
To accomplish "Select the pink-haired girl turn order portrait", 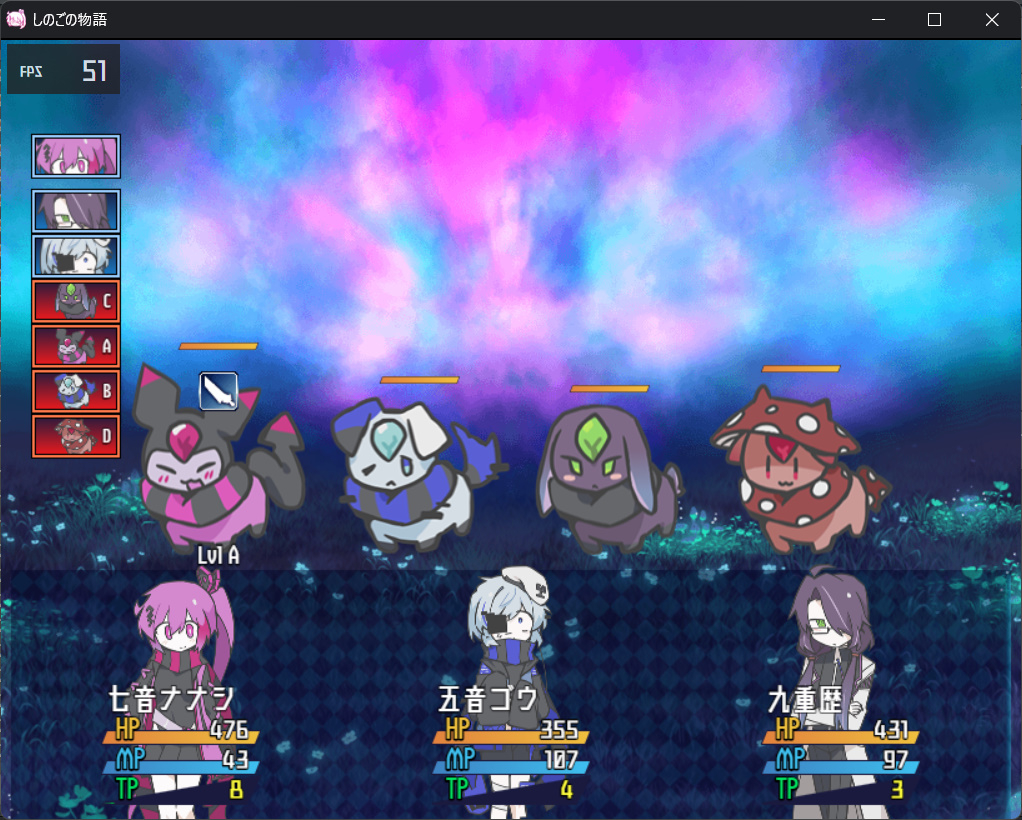I will click(x=76, y=156).
